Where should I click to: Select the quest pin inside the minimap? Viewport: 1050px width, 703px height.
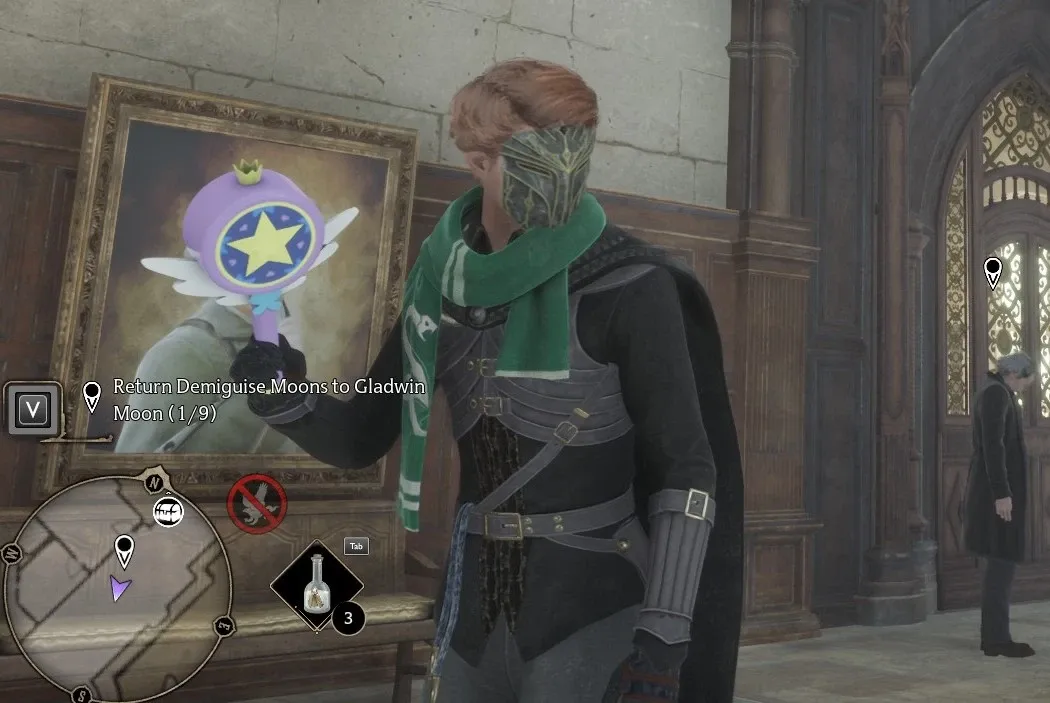tap(124, 549)
